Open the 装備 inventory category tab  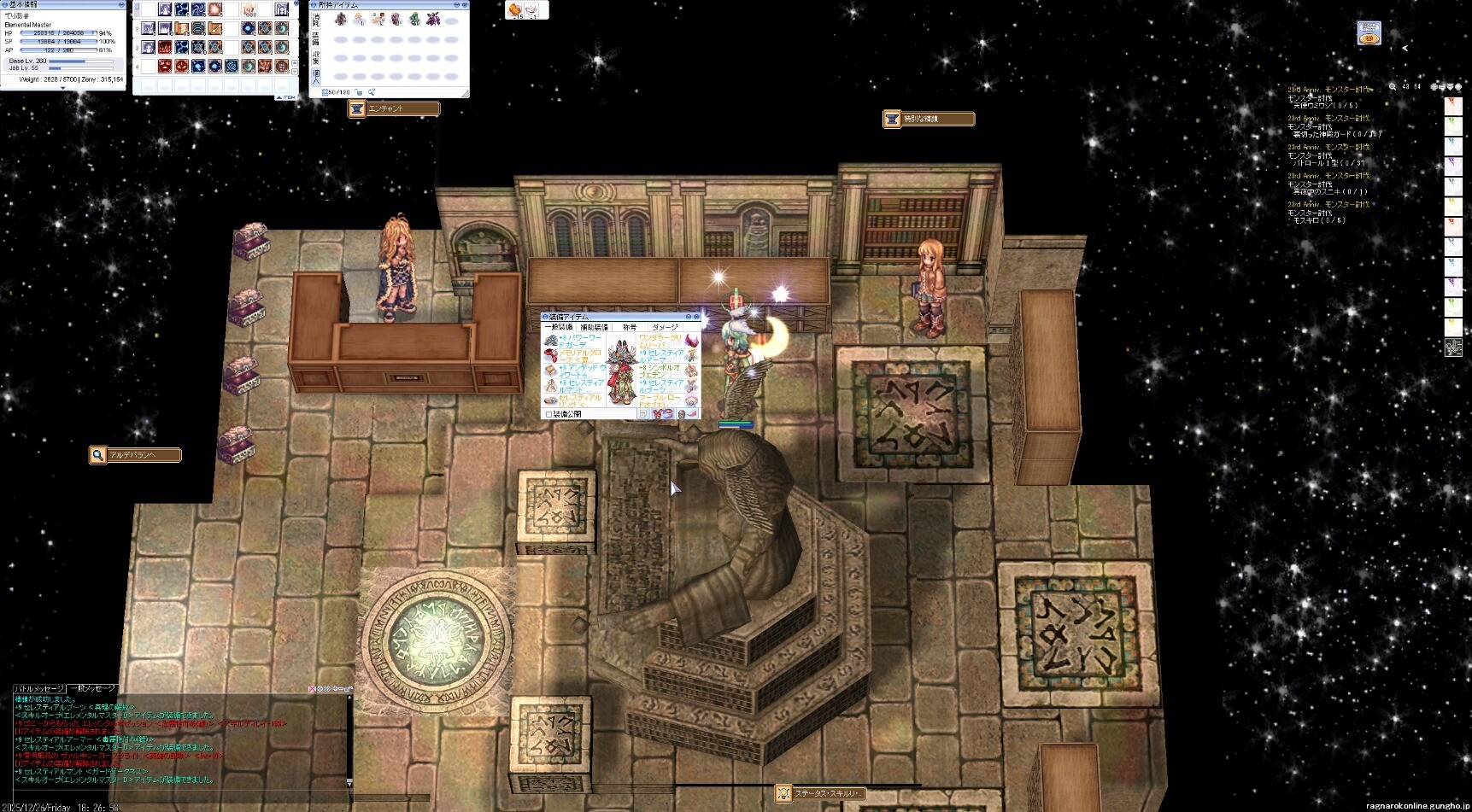pyautogui.click(x=316, y=39)
